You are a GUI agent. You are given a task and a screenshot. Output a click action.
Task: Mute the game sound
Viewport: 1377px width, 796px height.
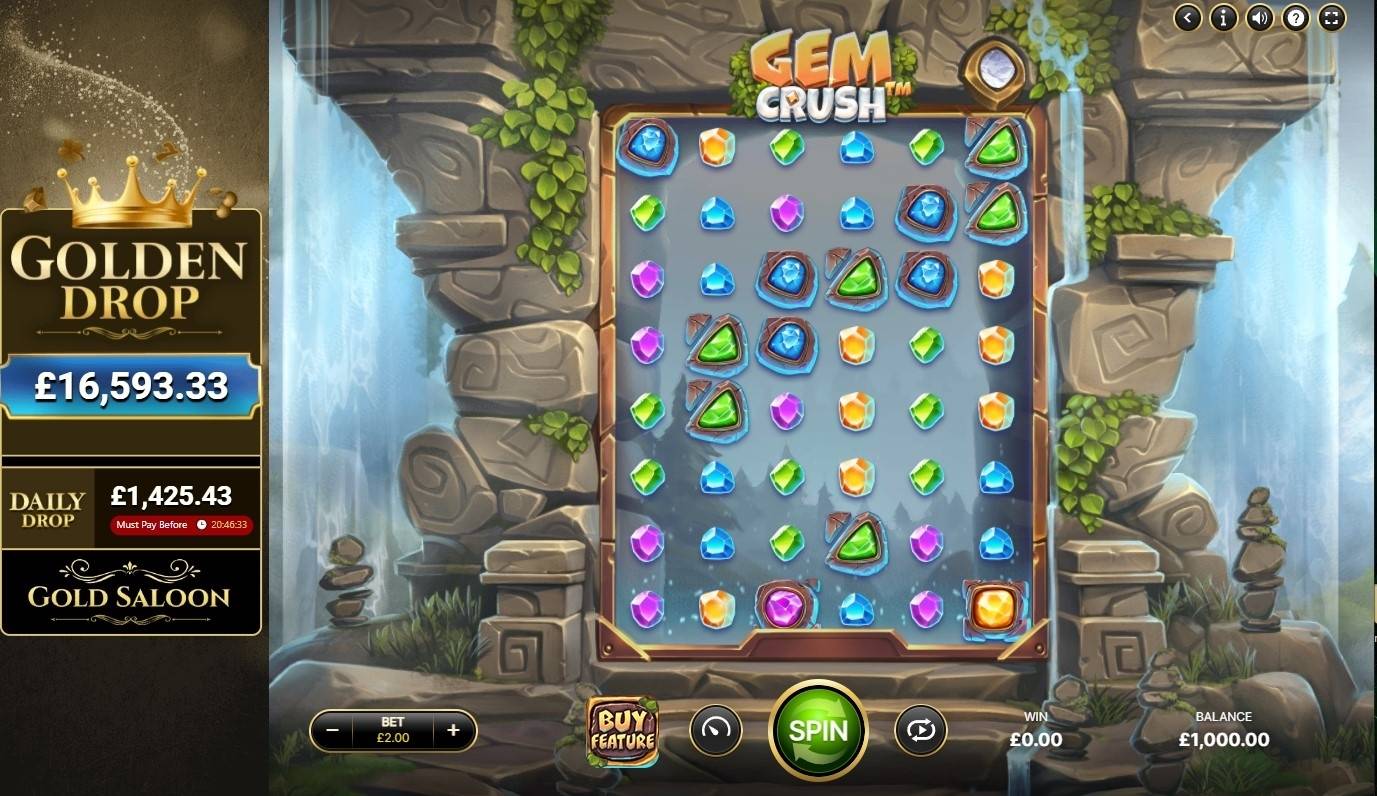[1260, 17]
